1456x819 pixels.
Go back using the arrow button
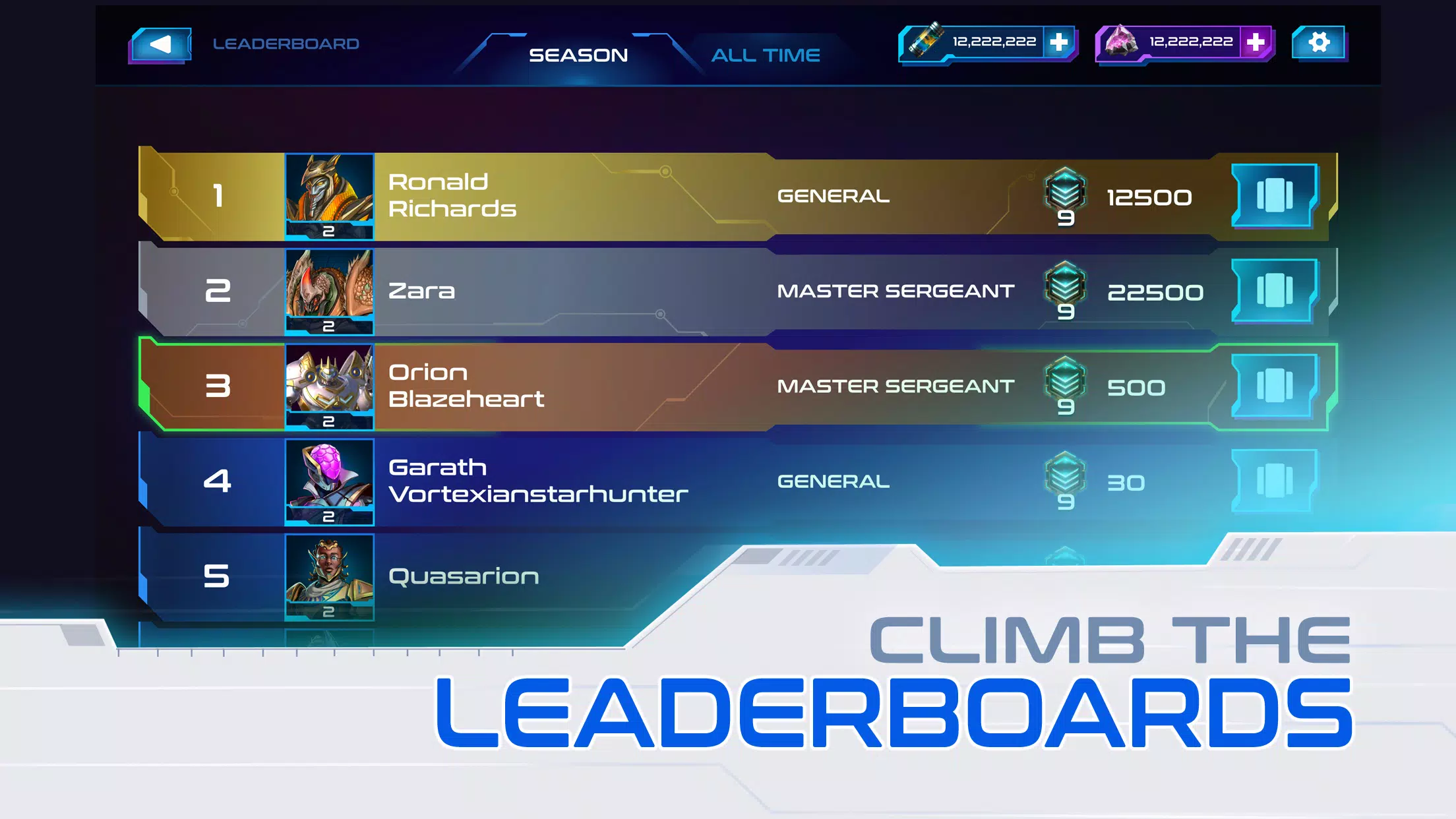(x=160, y=45)
